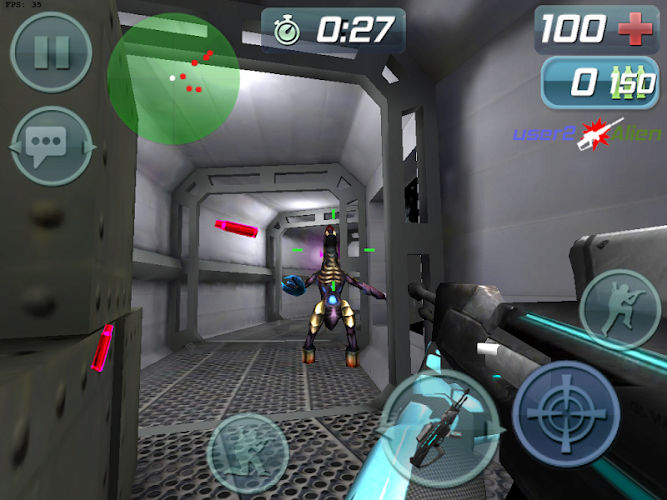Click the green radar minimap
This screenshot has width=667, height=500.
173,78
